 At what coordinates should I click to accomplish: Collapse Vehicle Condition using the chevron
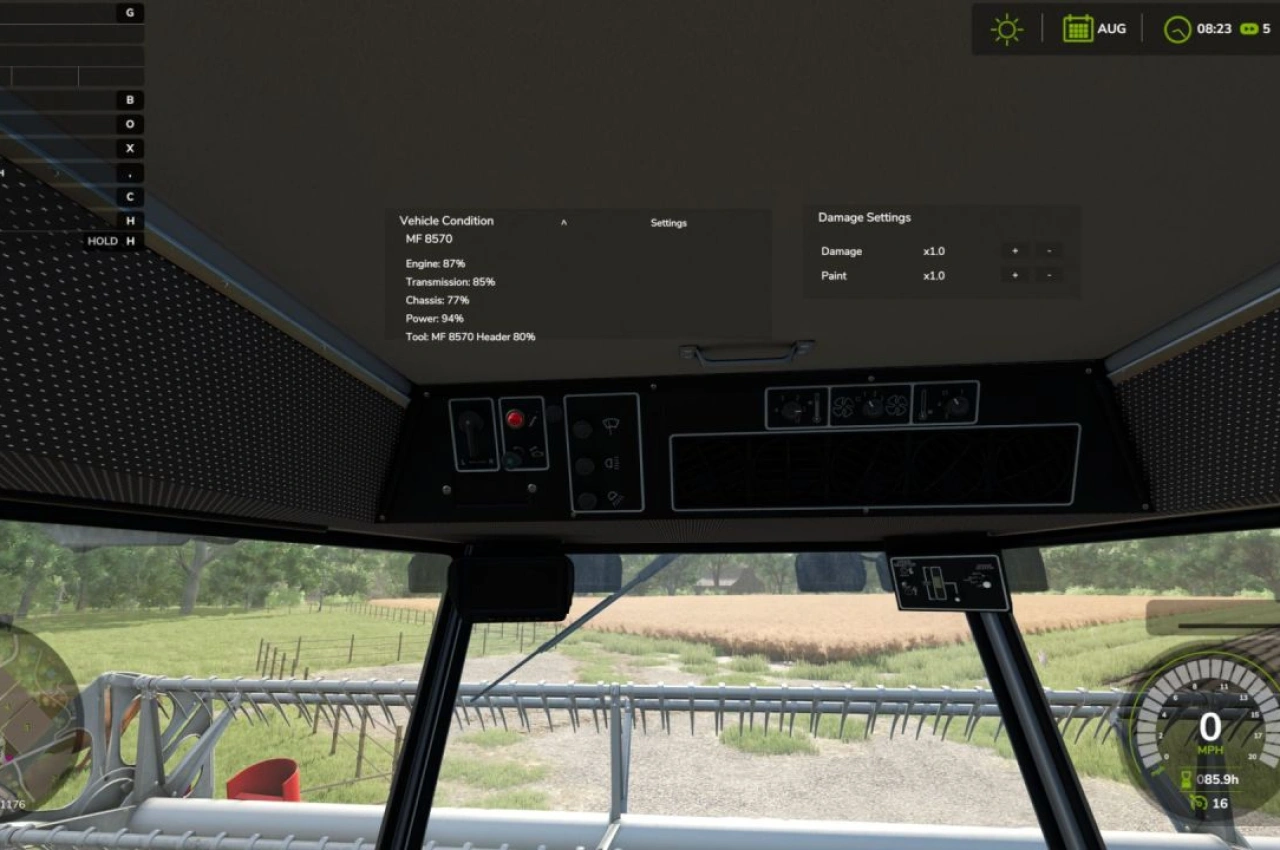coord(564,222)
